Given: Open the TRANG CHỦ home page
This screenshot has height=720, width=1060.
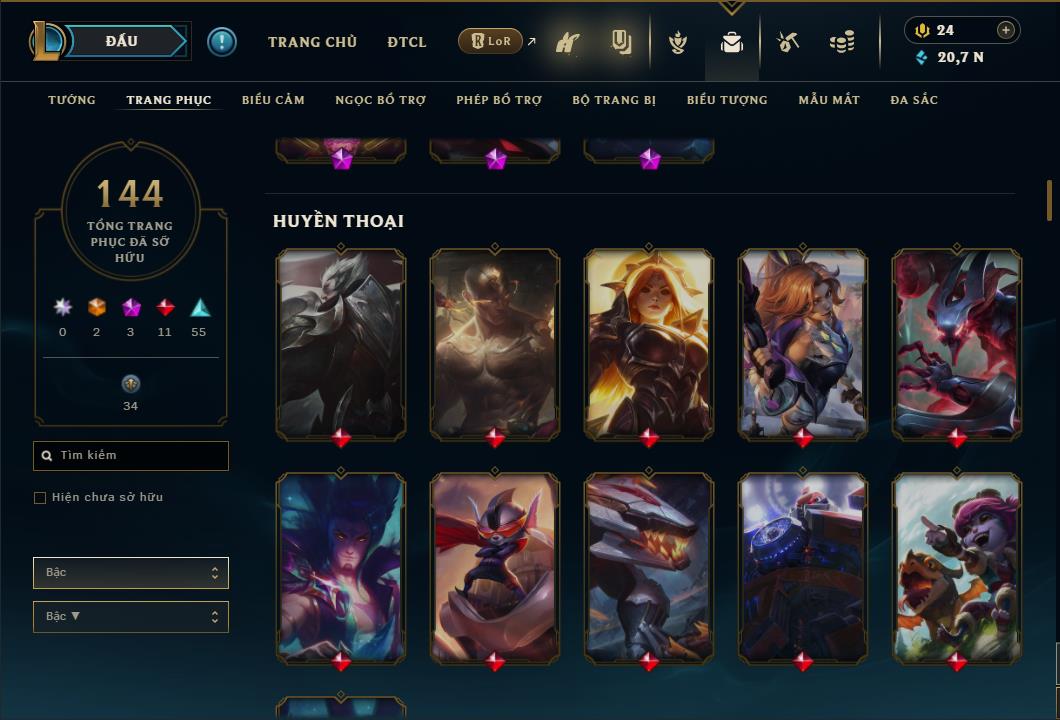Looking at the screenshot, I should tap(312, 42).
